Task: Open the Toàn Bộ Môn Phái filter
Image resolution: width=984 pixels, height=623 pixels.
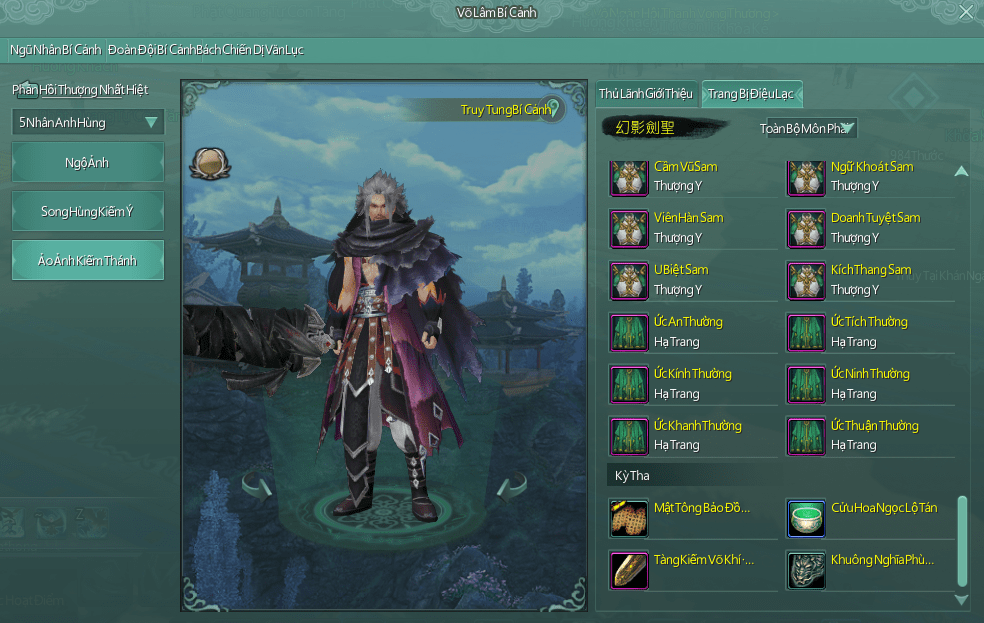Action: click(807, 128)
